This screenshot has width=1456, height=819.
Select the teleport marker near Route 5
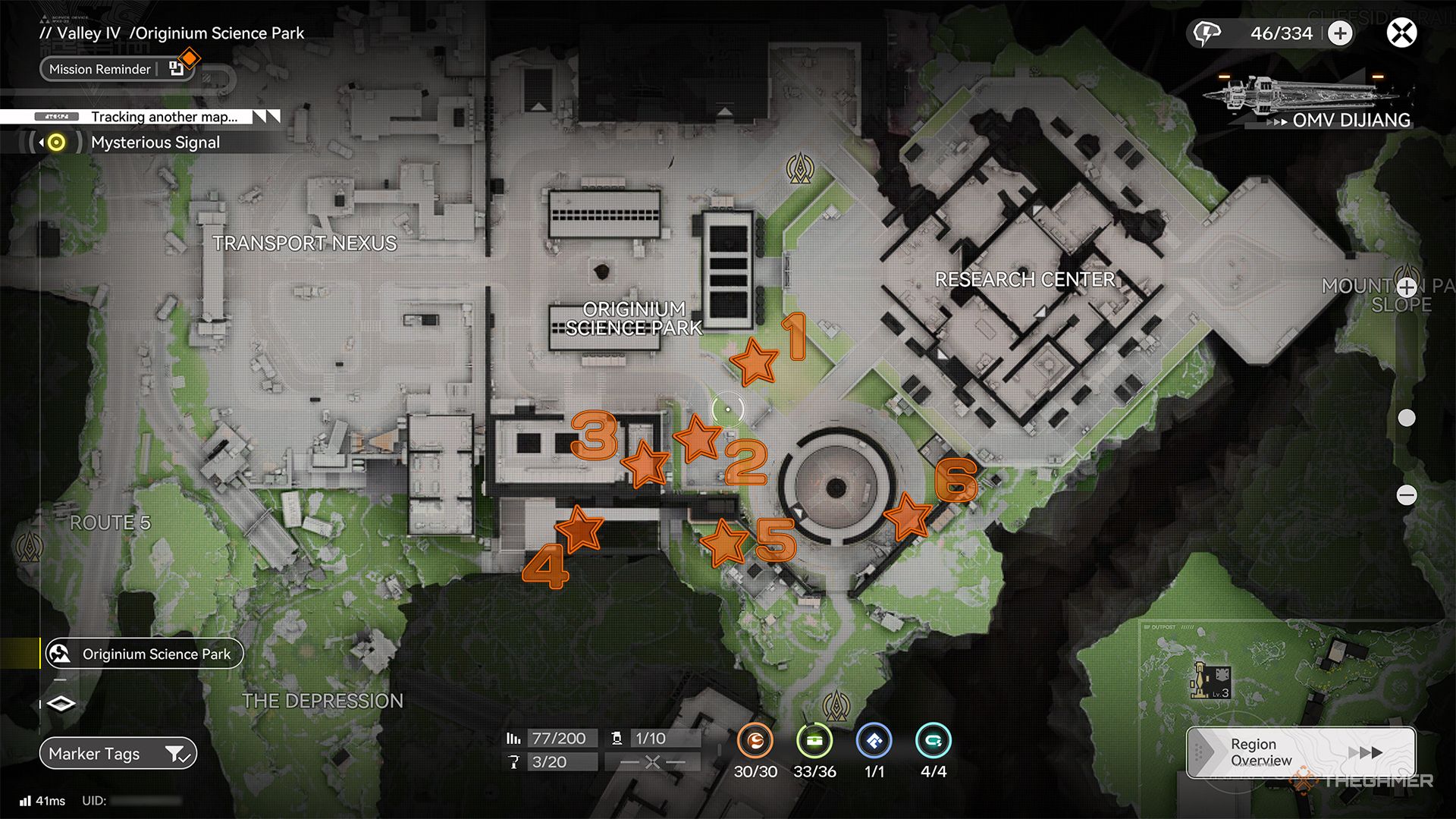coord(30,544)
